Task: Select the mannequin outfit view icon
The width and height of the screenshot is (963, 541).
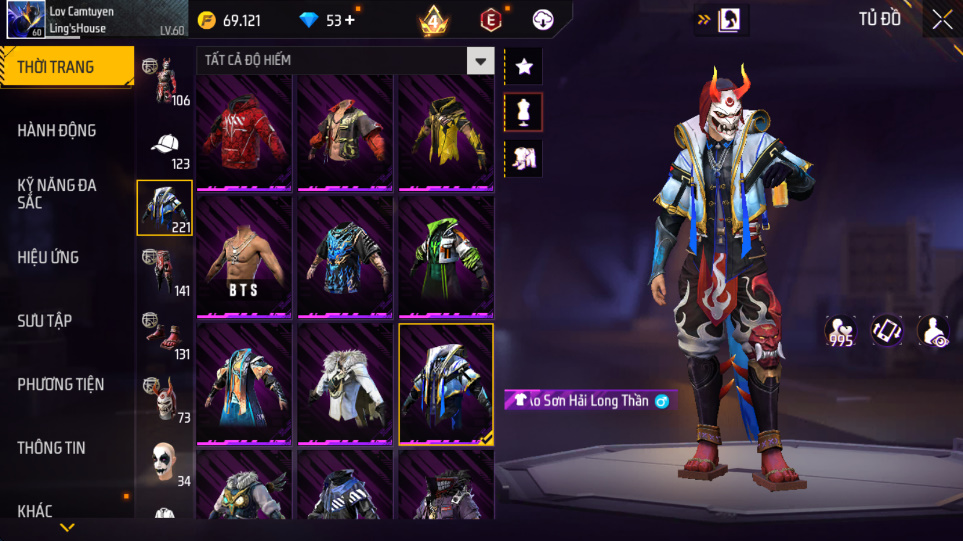Action: pyautogui.click(x=524, y=112)
